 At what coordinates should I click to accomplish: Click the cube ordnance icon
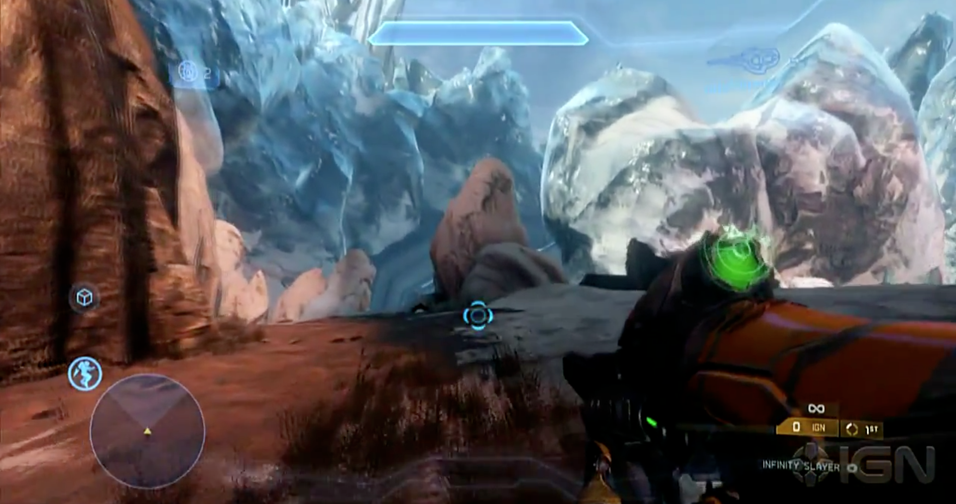pos(84,297)
